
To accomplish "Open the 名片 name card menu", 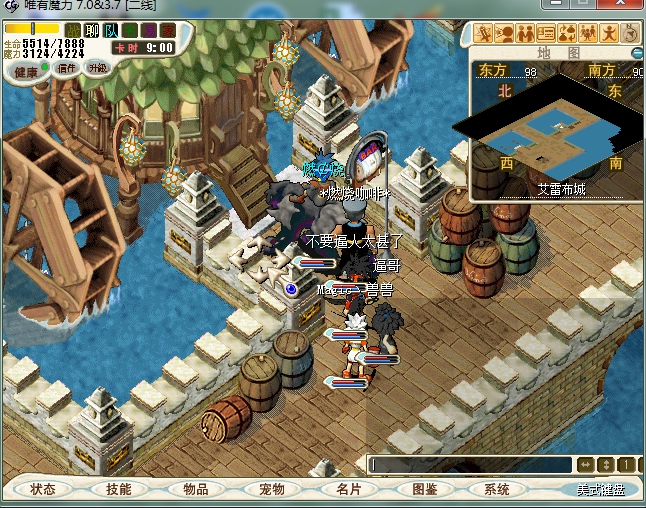I will [347, 489].
